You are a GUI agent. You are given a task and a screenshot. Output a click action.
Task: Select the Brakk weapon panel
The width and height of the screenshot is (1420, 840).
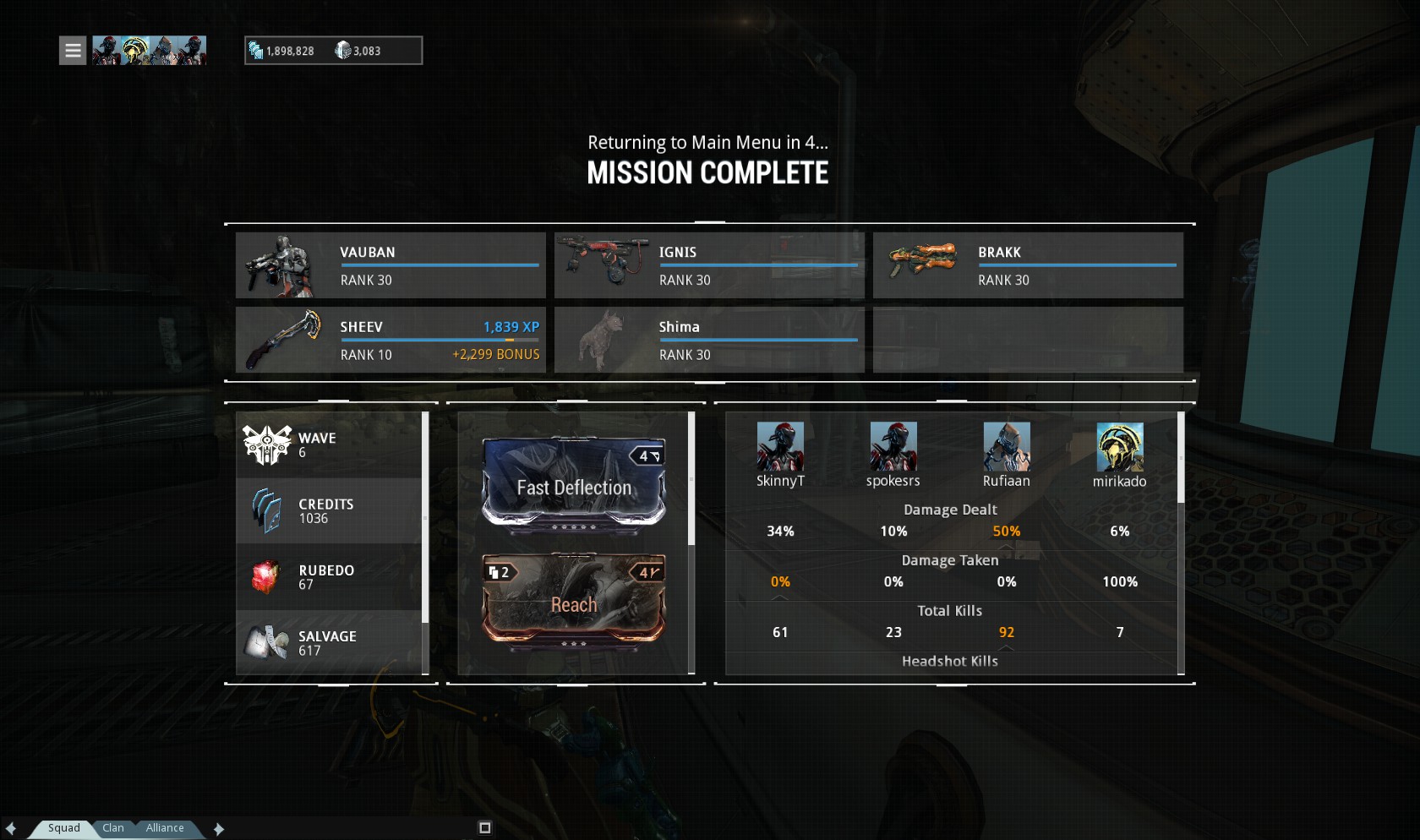point(1028,265)
